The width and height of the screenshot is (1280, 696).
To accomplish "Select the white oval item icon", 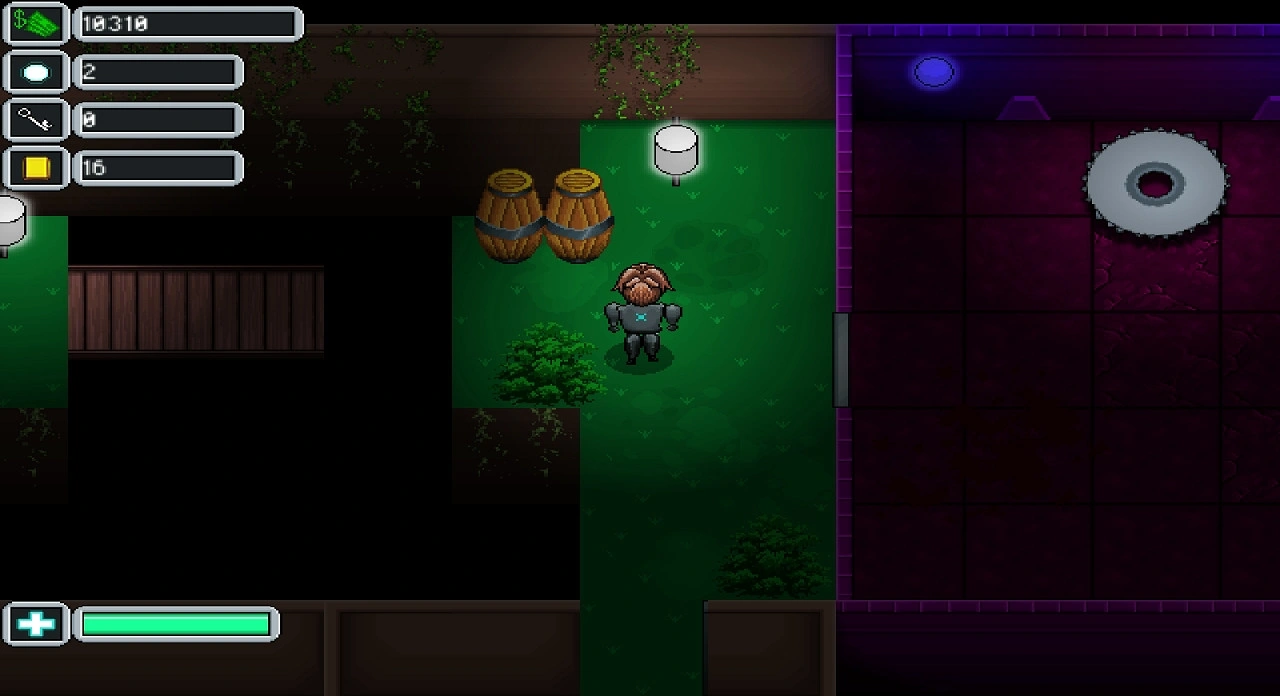I will (36, 72).
